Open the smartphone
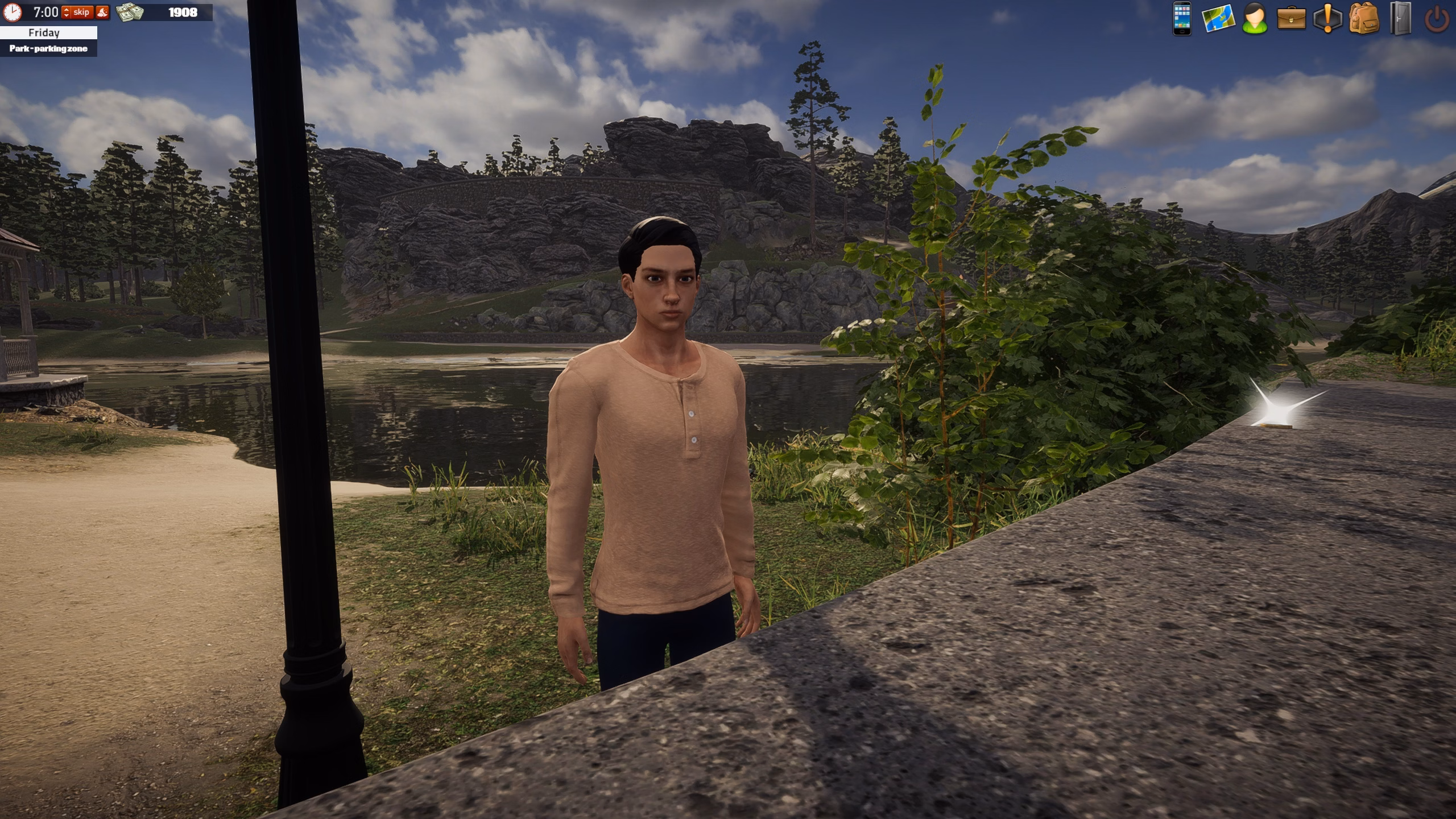This screenshot has width=1456, height=819. [1182, 18]
